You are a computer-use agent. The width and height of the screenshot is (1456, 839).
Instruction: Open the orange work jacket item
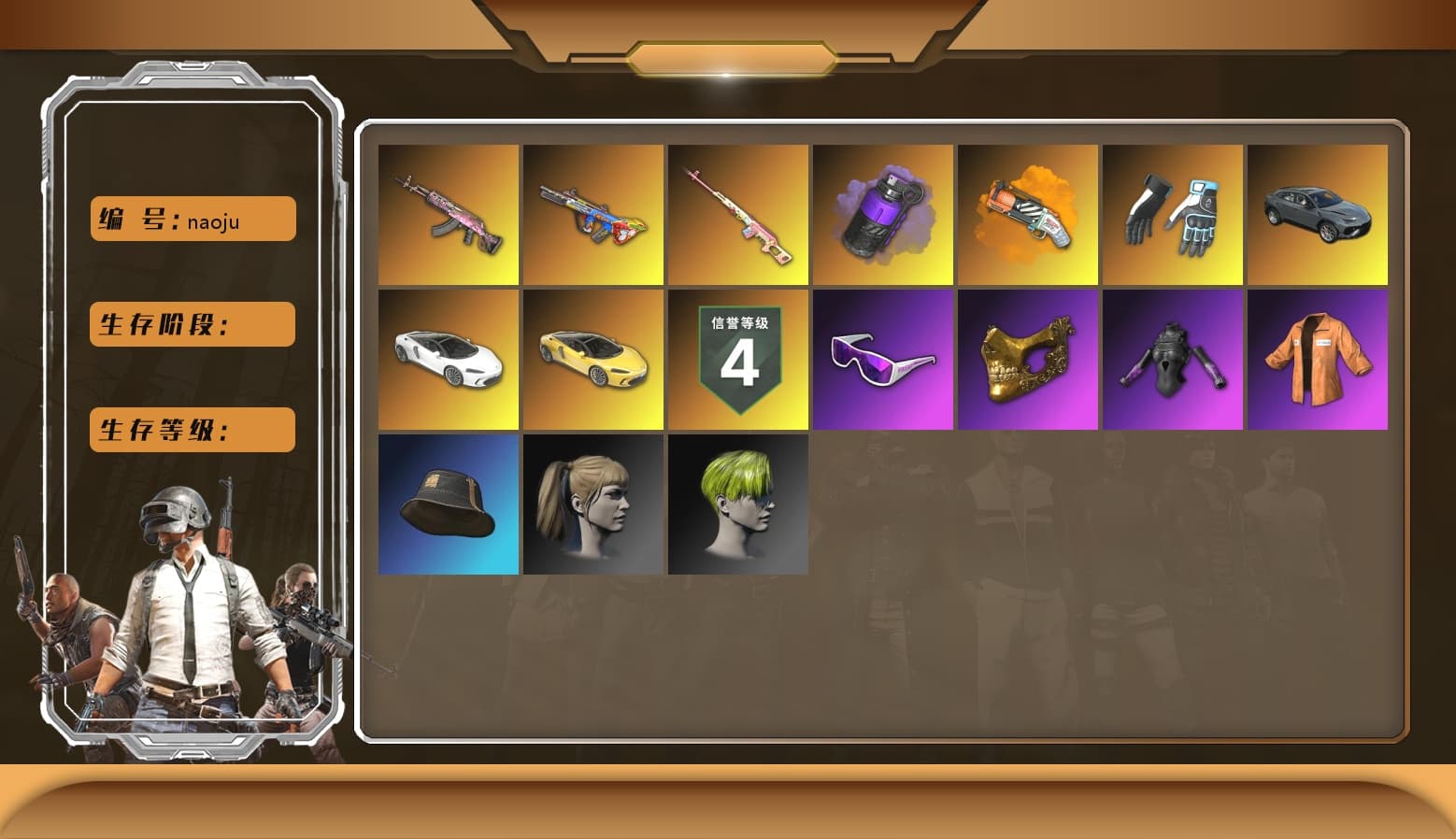pyautogui.click(x=1318, y=359)
